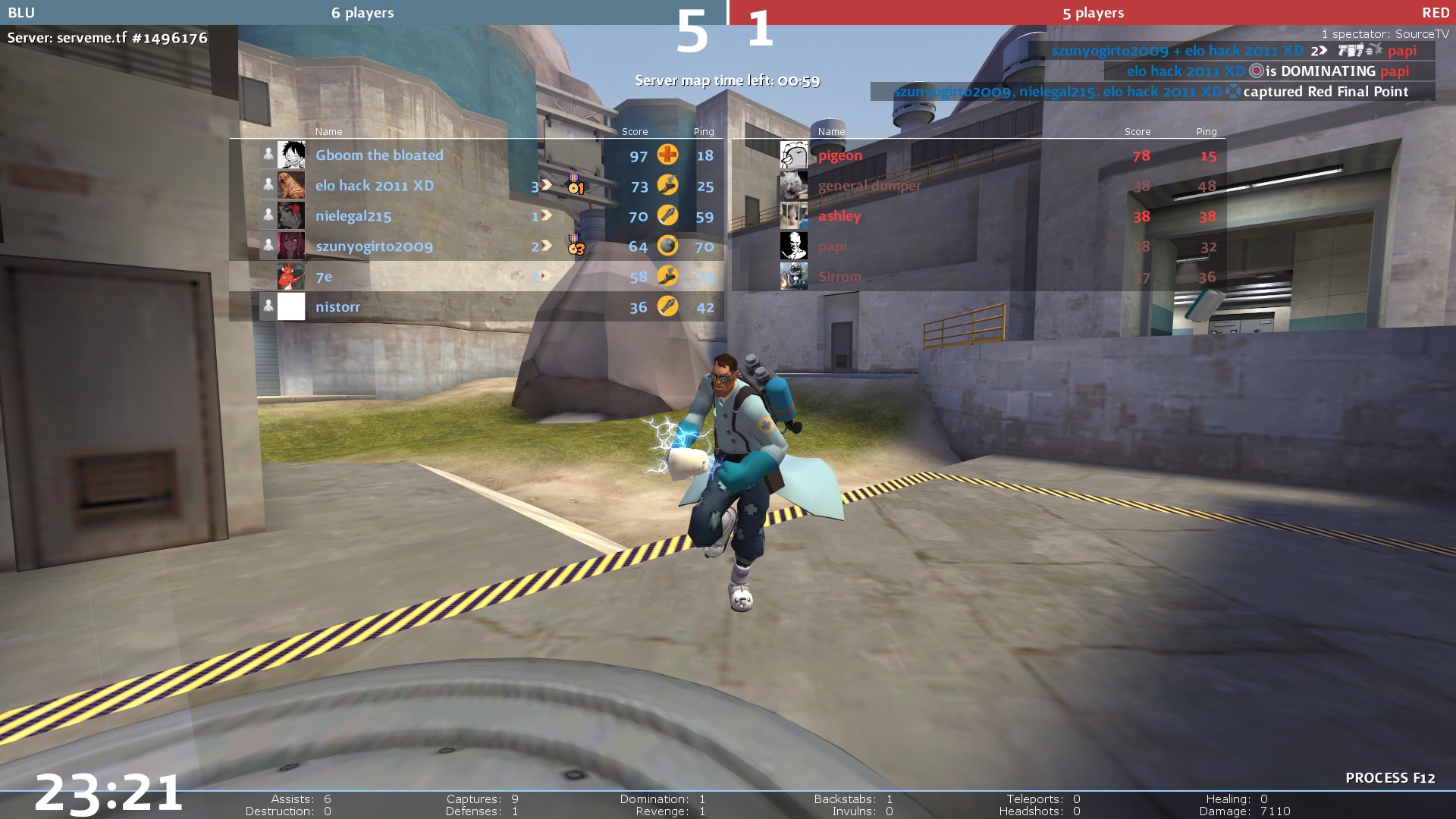Select papi's row in the RED scoreboard list

(833, 246)
